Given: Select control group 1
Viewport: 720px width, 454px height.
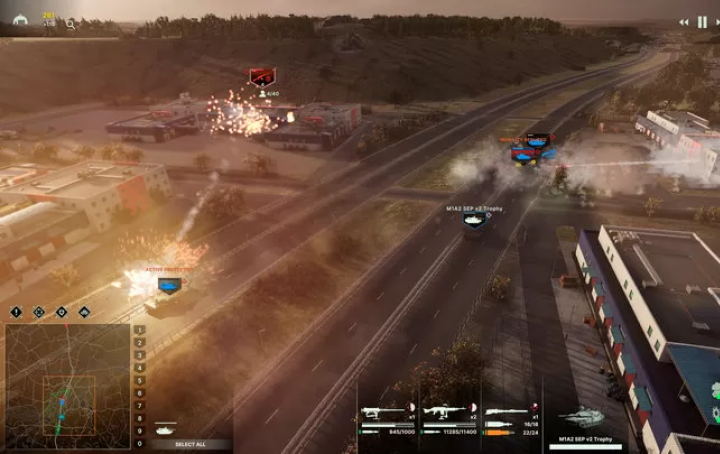Looking at the screenshot, I should coord(139,329).
